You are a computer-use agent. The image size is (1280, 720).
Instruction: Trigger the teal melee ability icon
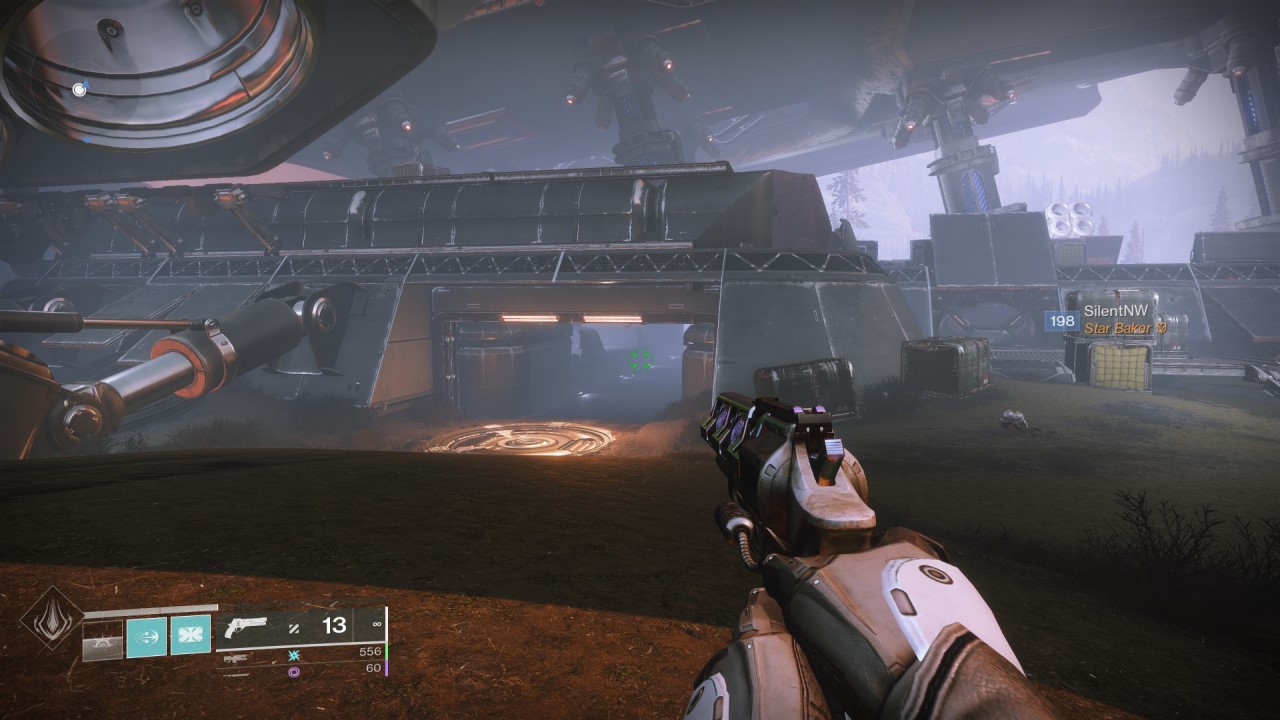point(146,637)
